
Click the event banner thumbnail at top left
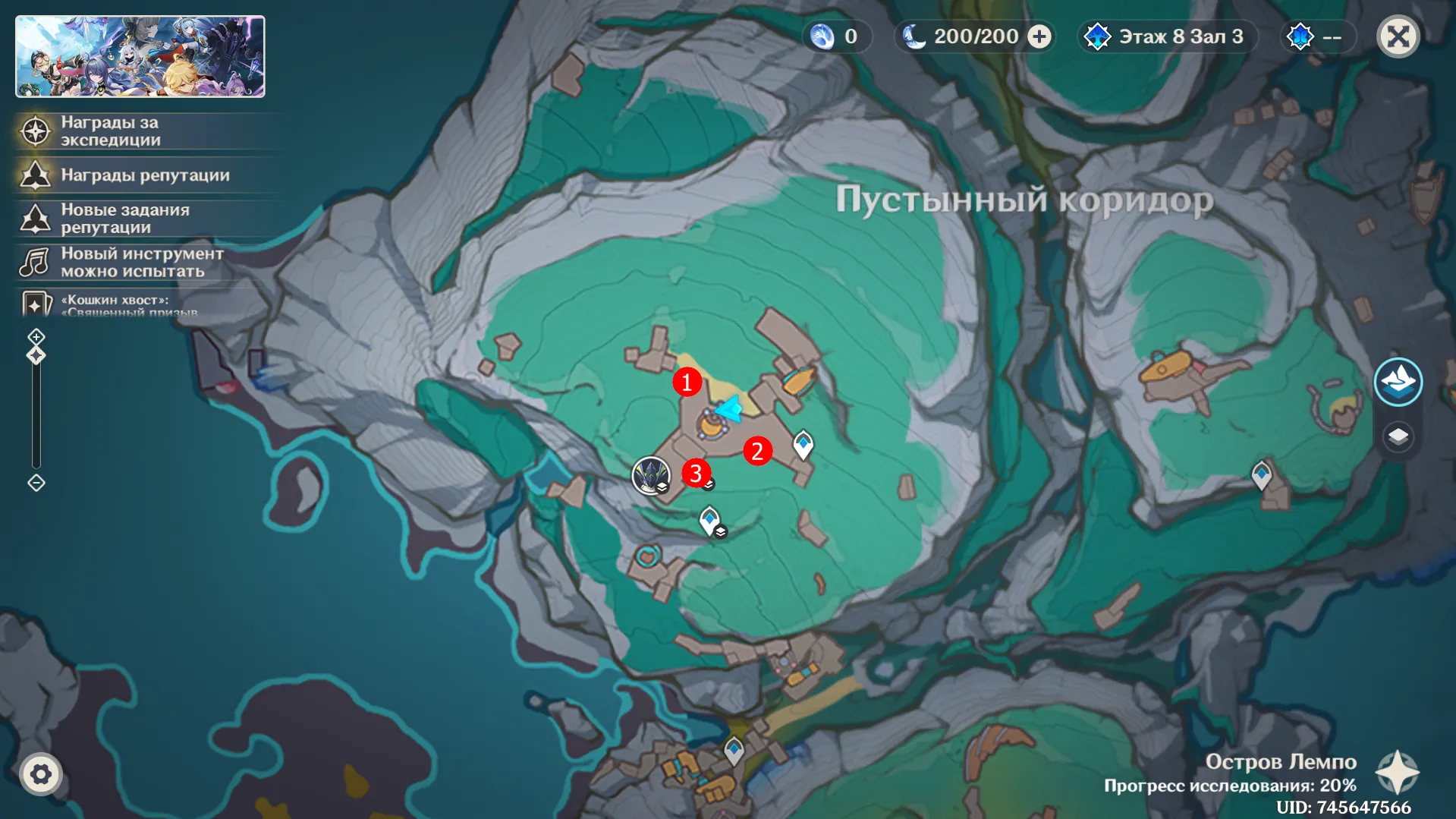pyautogui.click(x=140, y=56)
